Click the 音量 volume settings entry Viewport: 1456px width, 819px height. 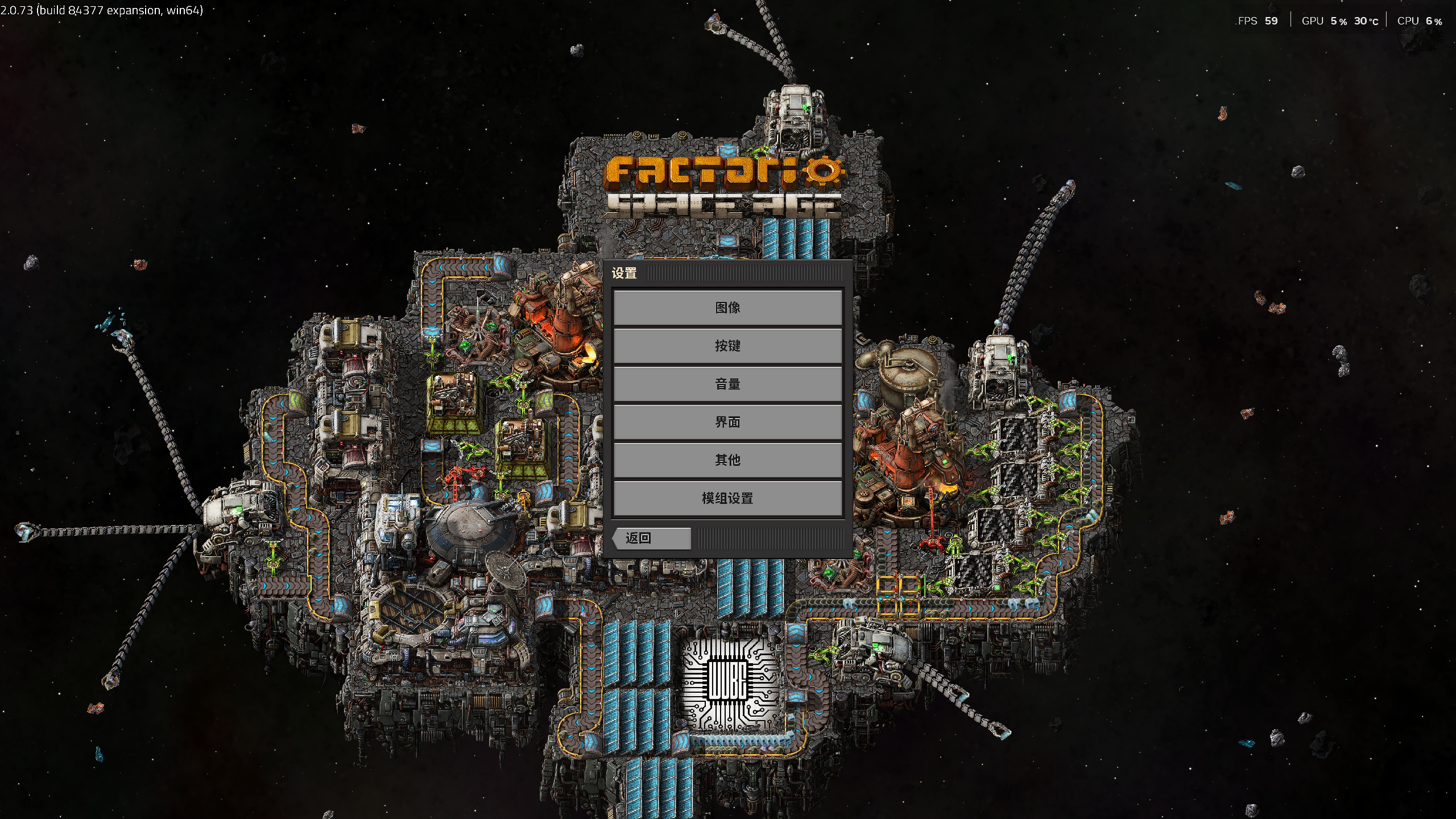(x=728, y=384)
